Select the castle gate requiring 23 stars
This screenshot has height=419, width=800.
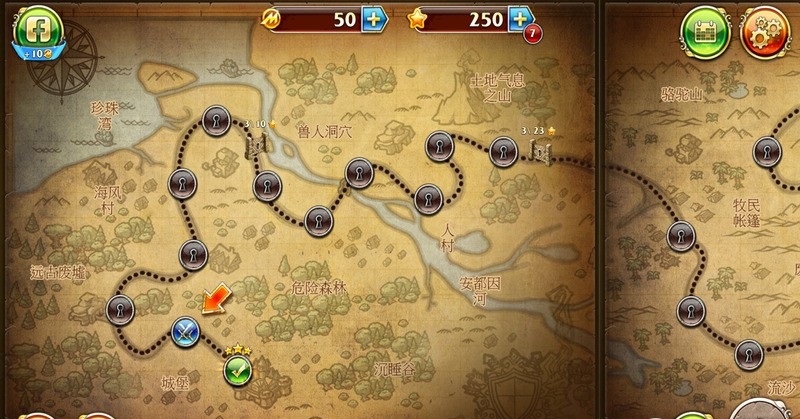tap(541, 151)
